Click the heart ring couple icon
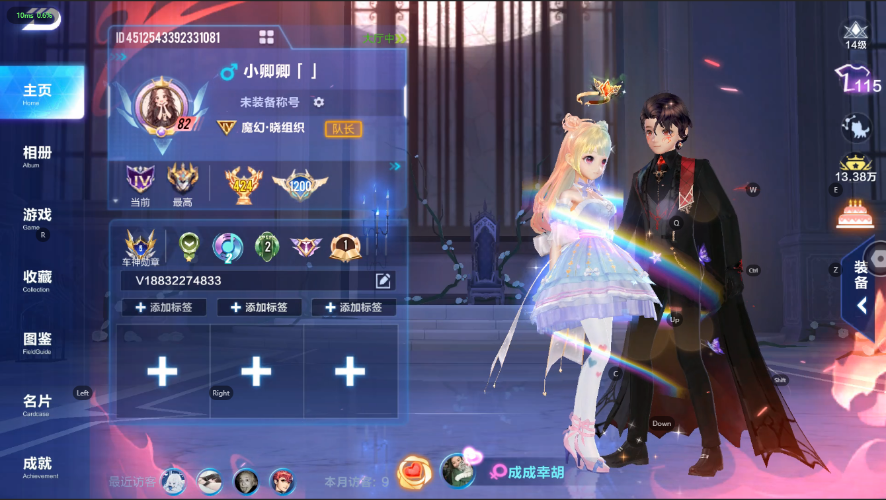 tap(413, 470)
